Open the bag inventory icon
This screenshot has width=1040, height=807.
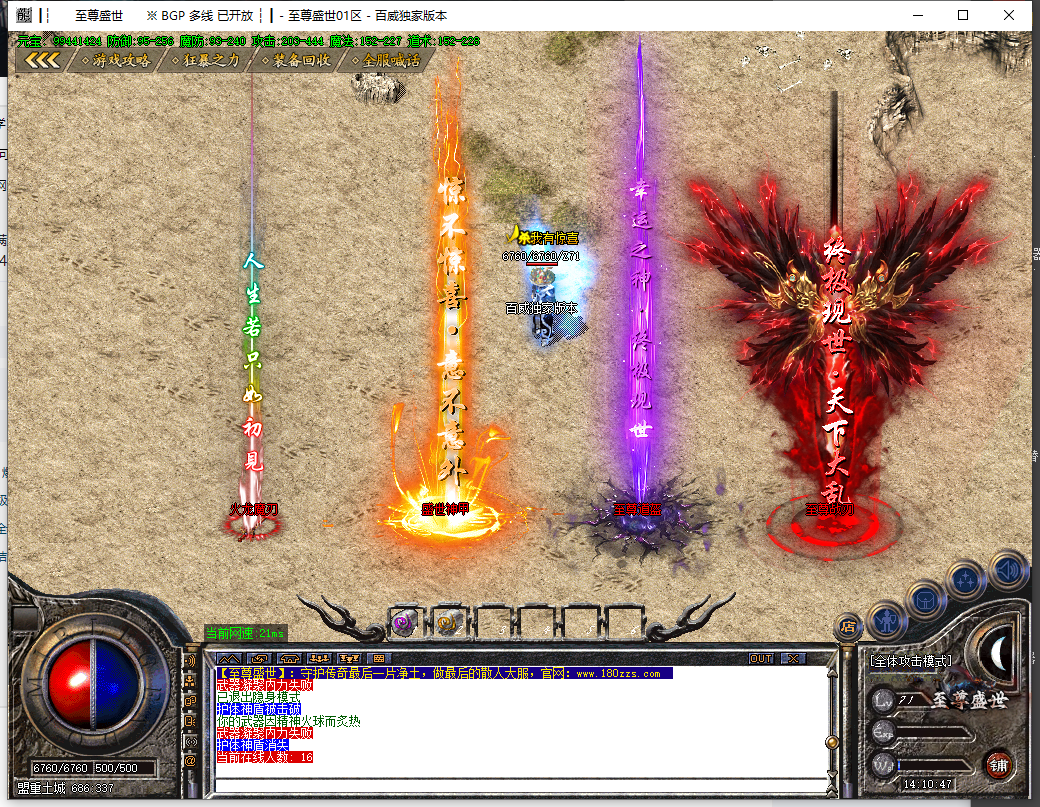pos(926,599)
